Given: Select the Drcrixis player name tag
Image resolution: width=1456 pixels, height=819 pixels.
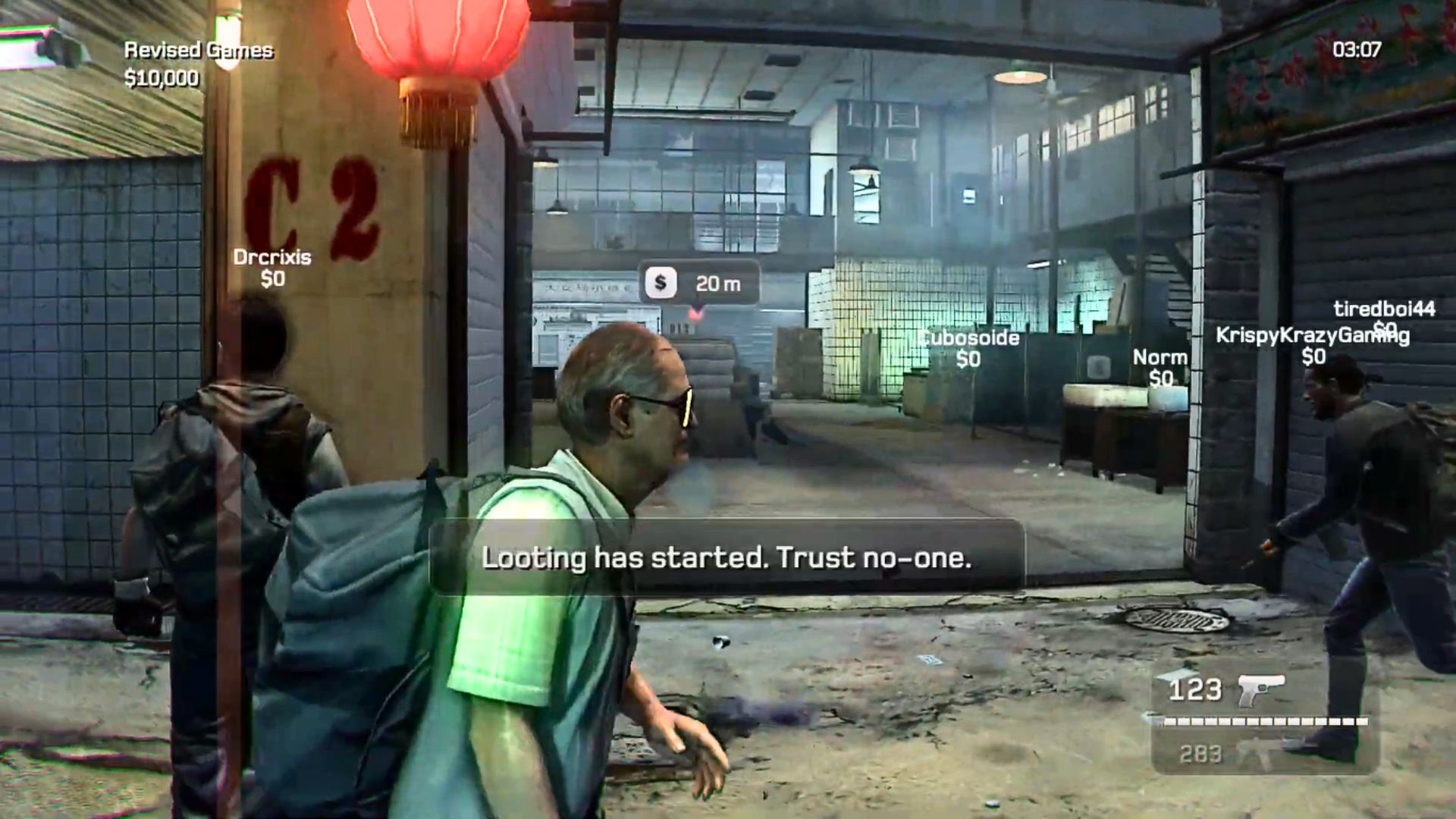Looking at the screenshot, I should coord(271,257).
